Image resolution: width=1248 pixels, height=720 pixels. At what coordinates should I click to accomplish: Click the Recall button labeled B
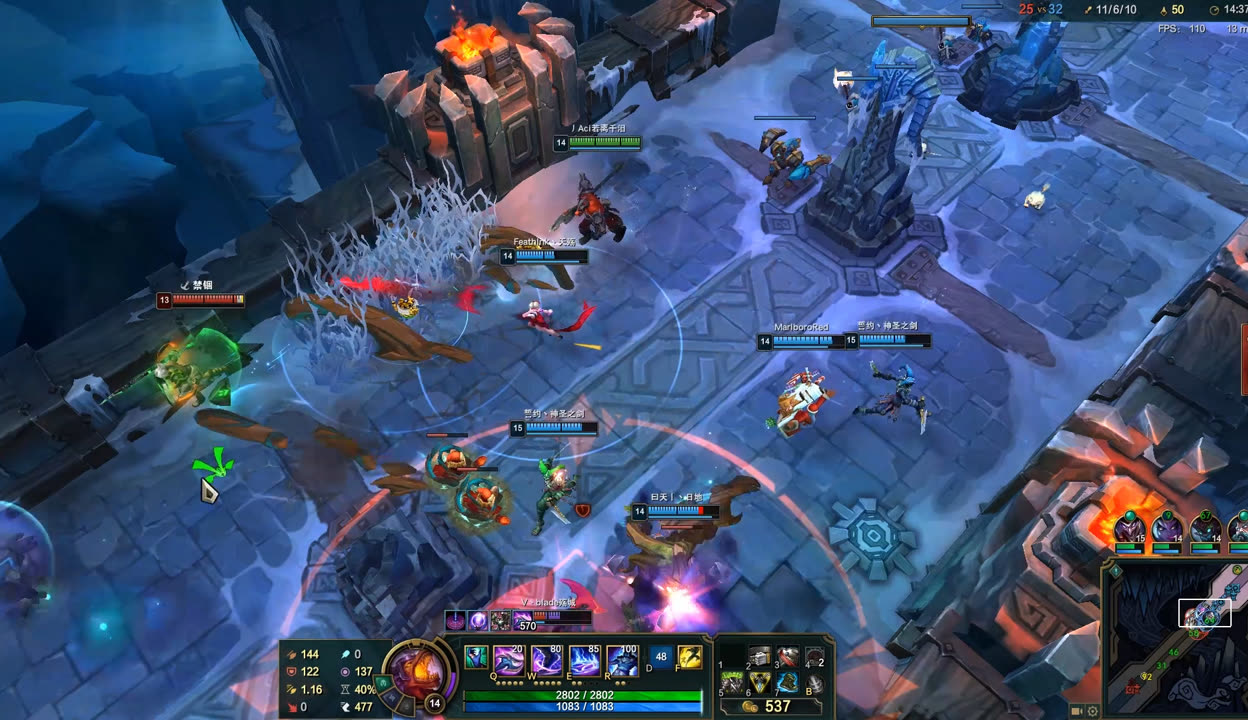click(815, 684)
